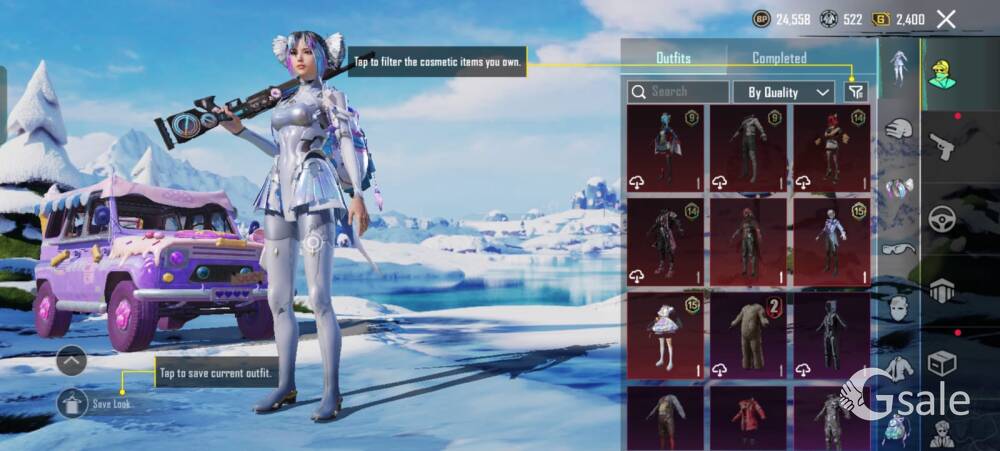Viewport: 1000px width, 451px height.
Task: Select the face mask category icon
Action: pos(900,307)
